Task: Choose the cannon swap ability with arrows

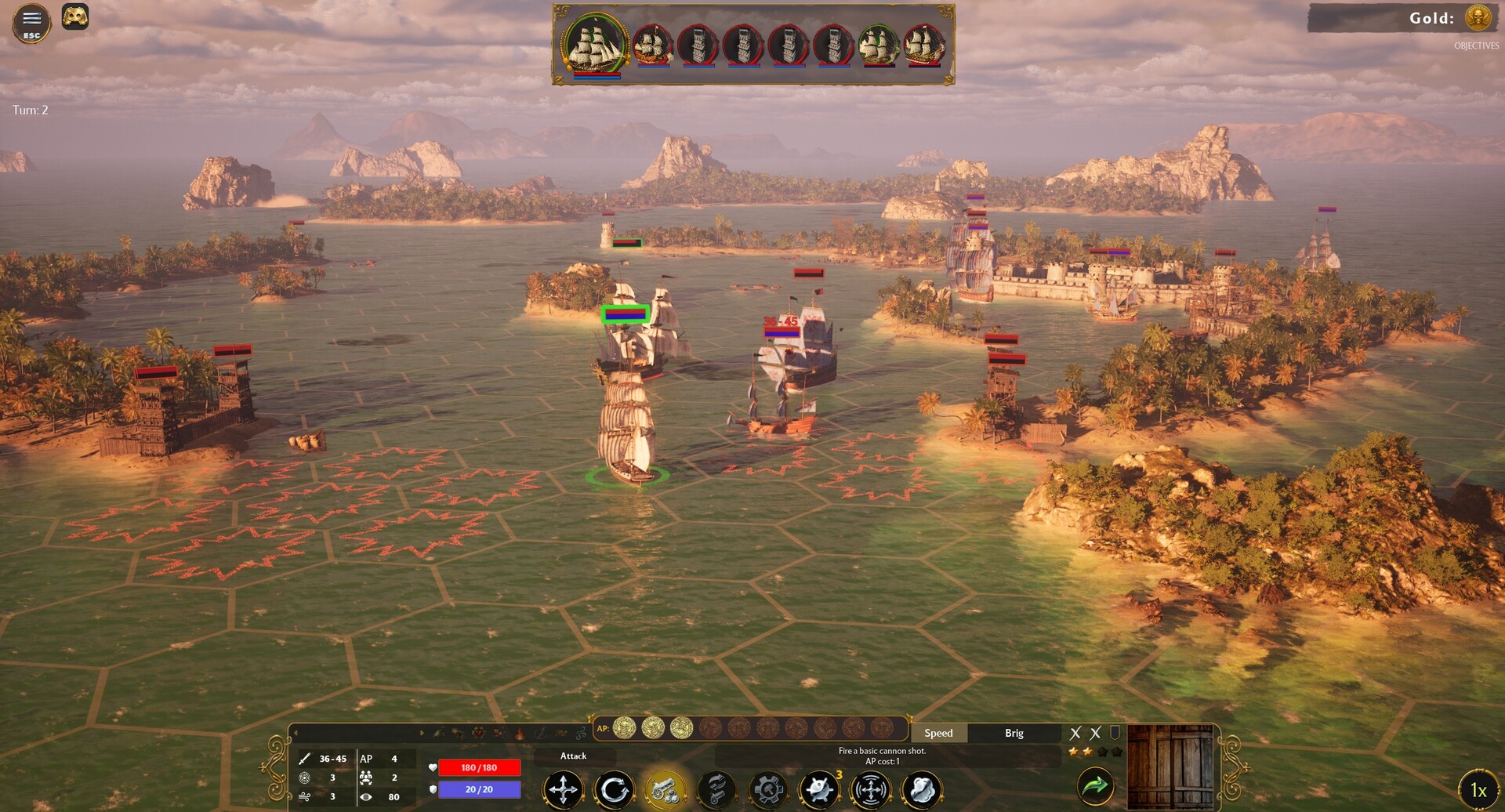Action: 716,789
